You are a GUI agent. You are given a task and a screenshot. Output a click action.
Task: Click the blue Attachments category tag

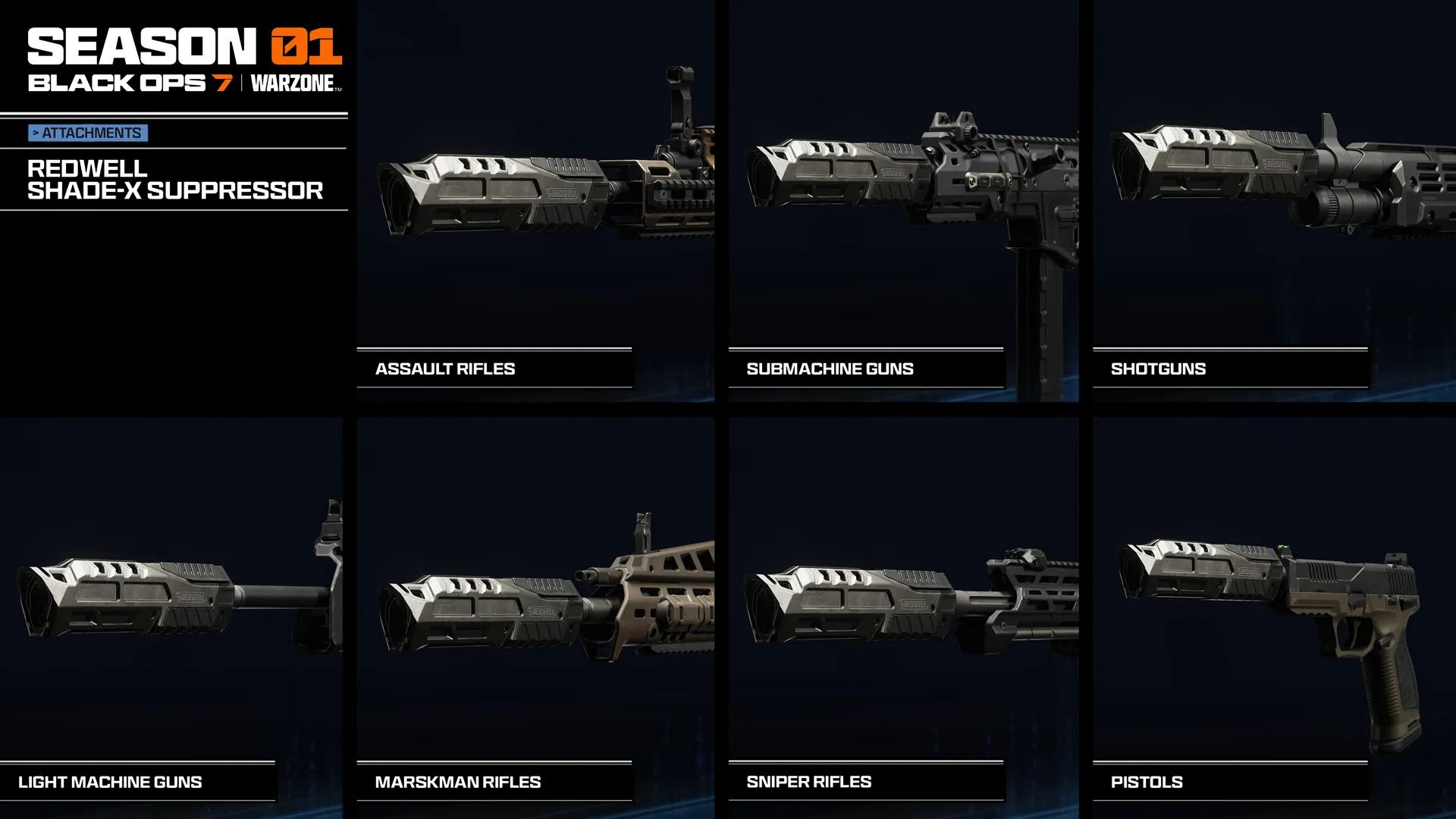(88, 133)
